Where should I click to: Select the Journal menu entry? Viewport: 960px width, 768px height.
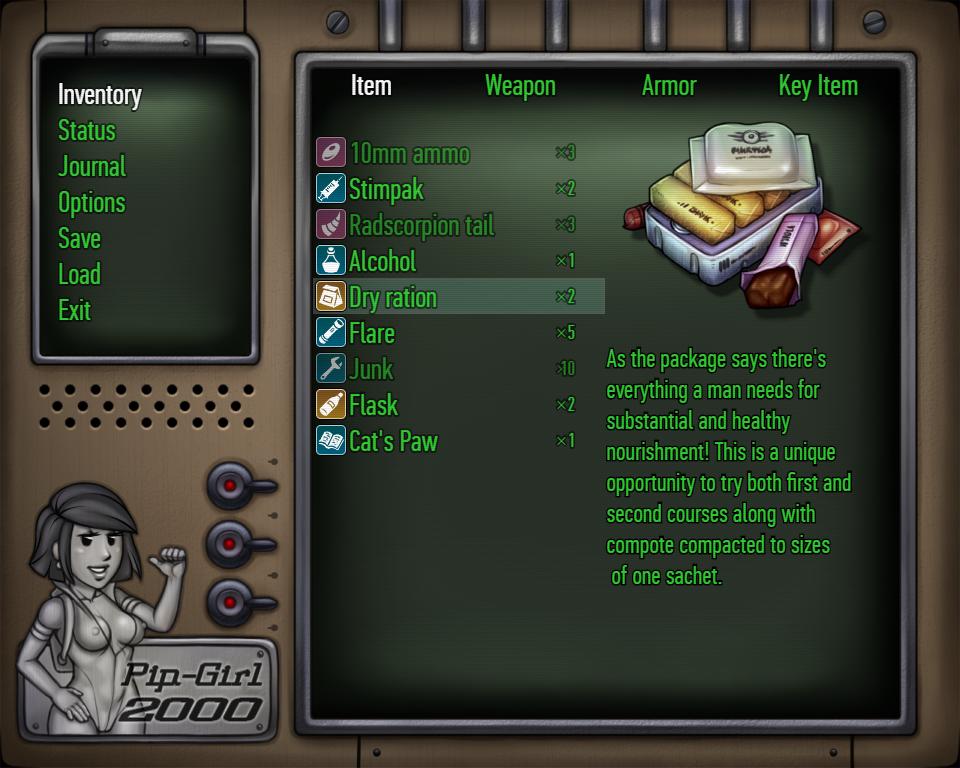tap(92, 167)
